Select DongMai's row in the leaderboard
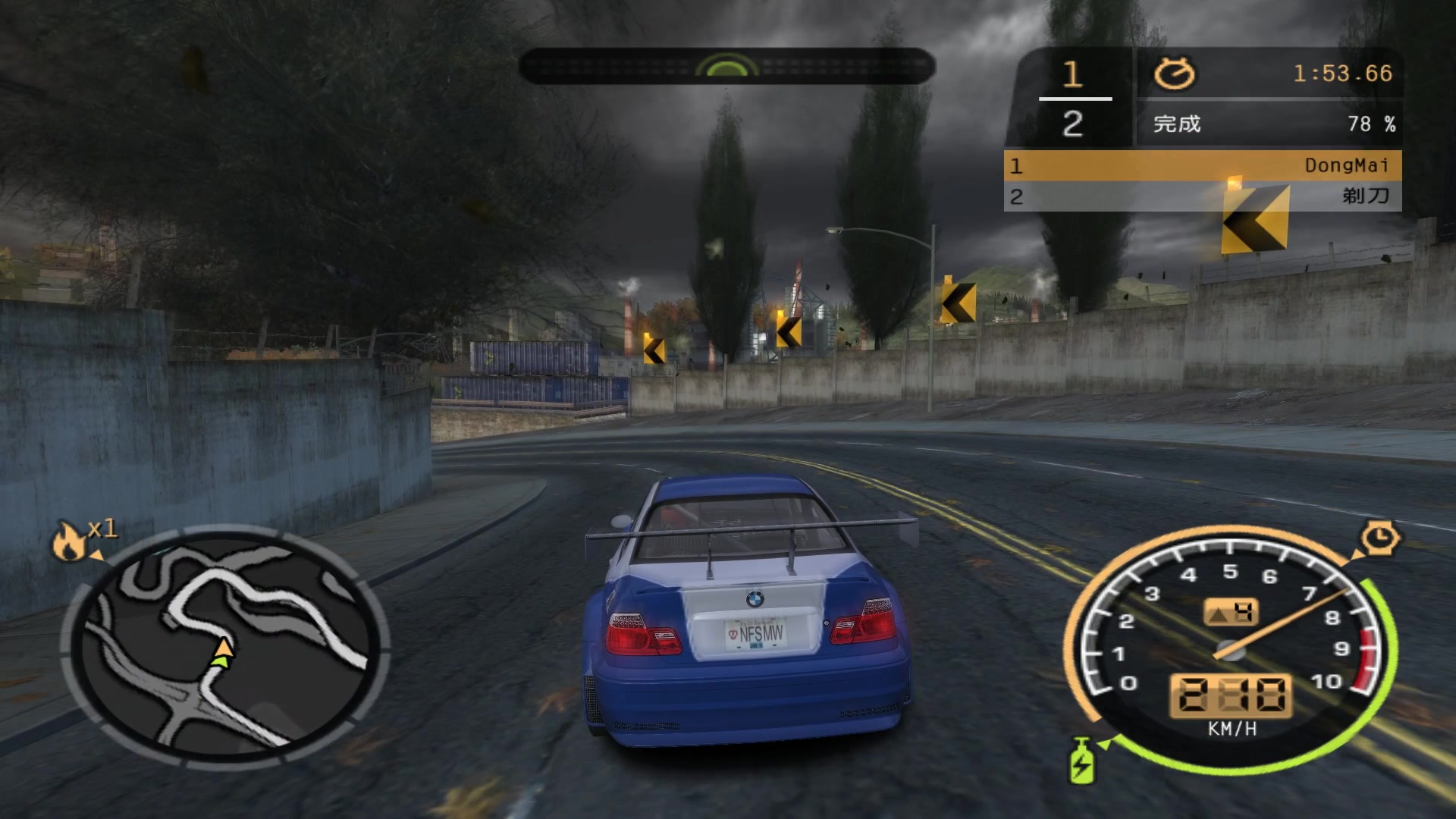Viewport: 1456px width, 819px height. (1202, 165)
